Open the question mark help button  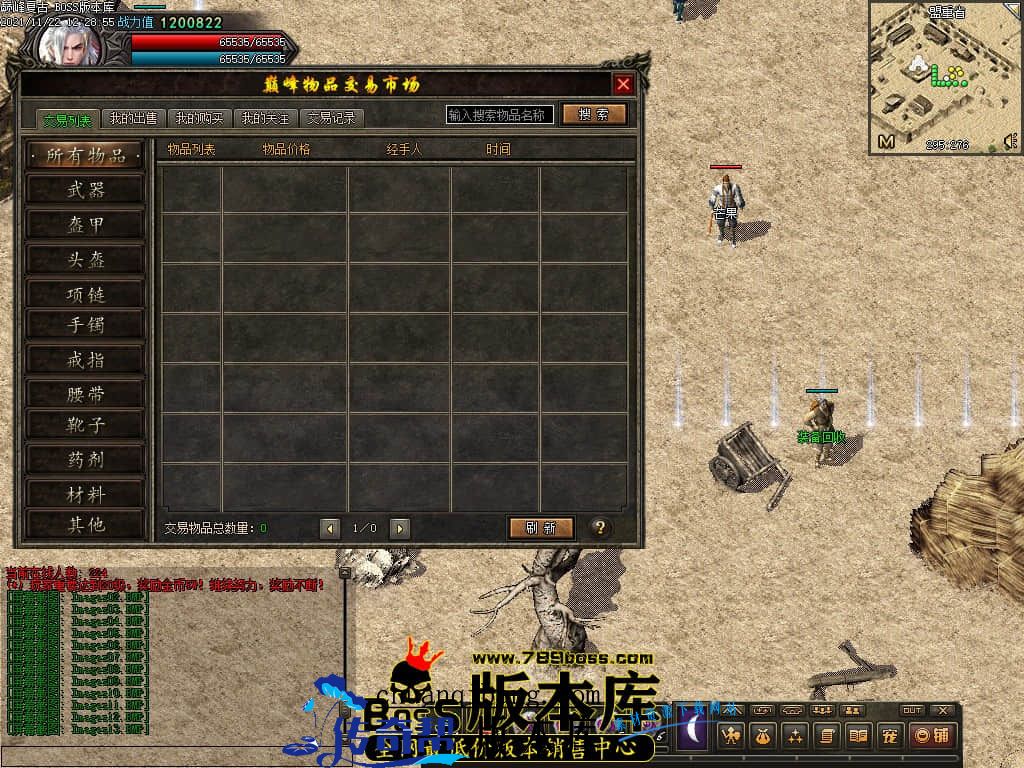600,528
